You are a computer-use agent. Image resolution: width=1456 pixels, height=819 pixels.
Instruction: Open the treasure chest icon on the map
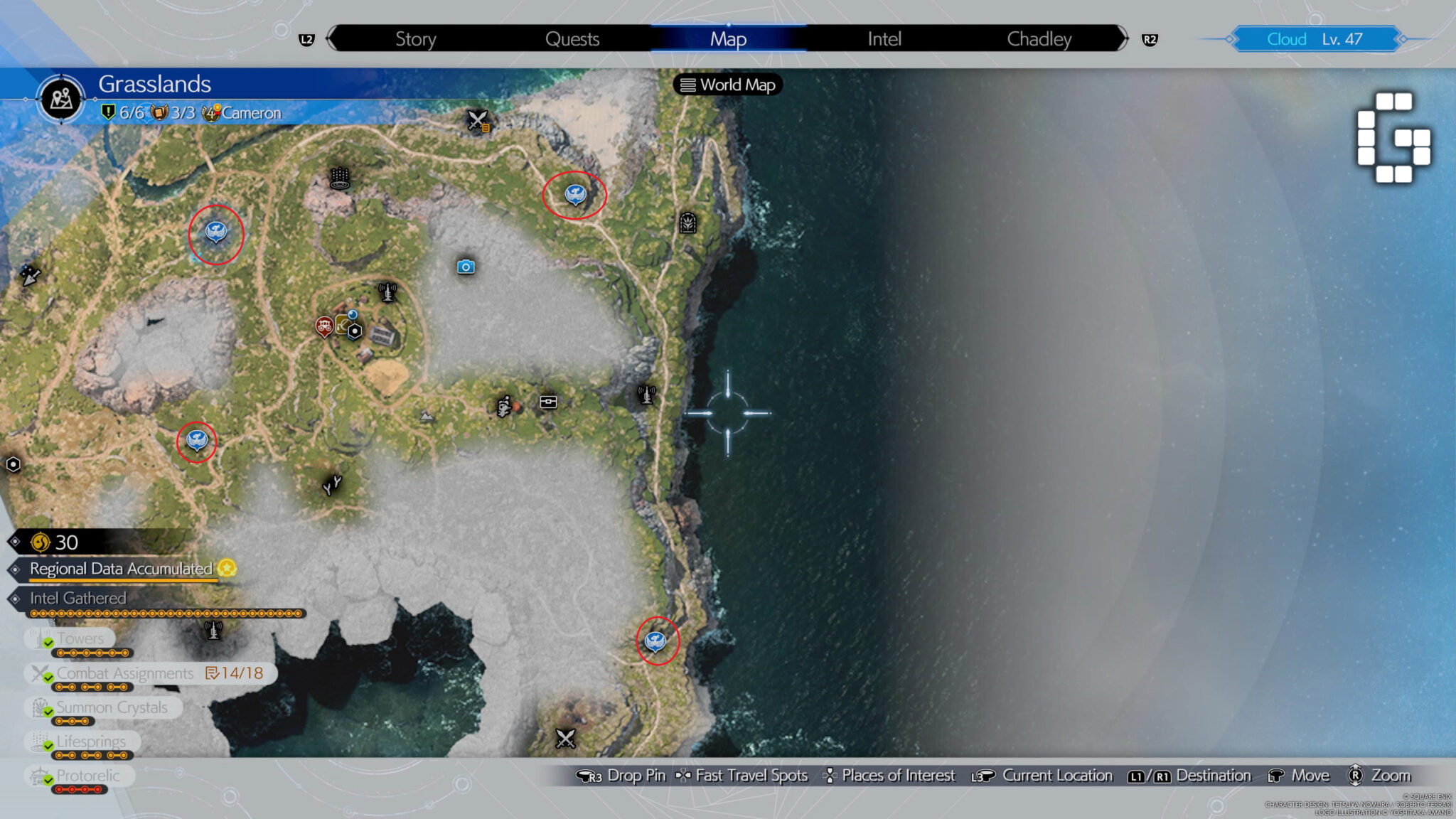(550, 402)
